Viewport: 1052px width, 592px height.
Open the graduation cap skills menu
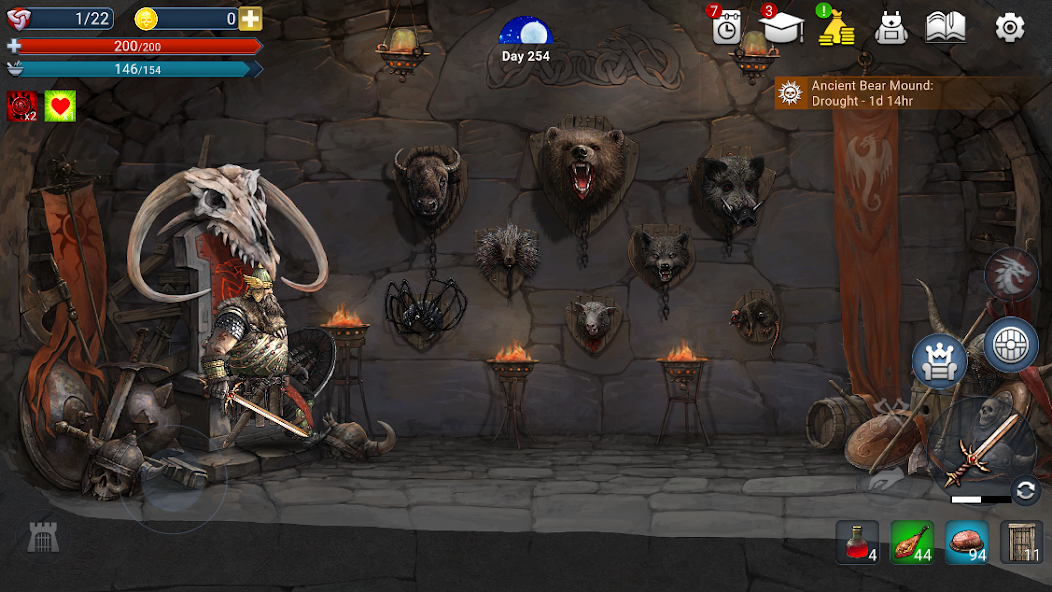click(x=782, y=27)
